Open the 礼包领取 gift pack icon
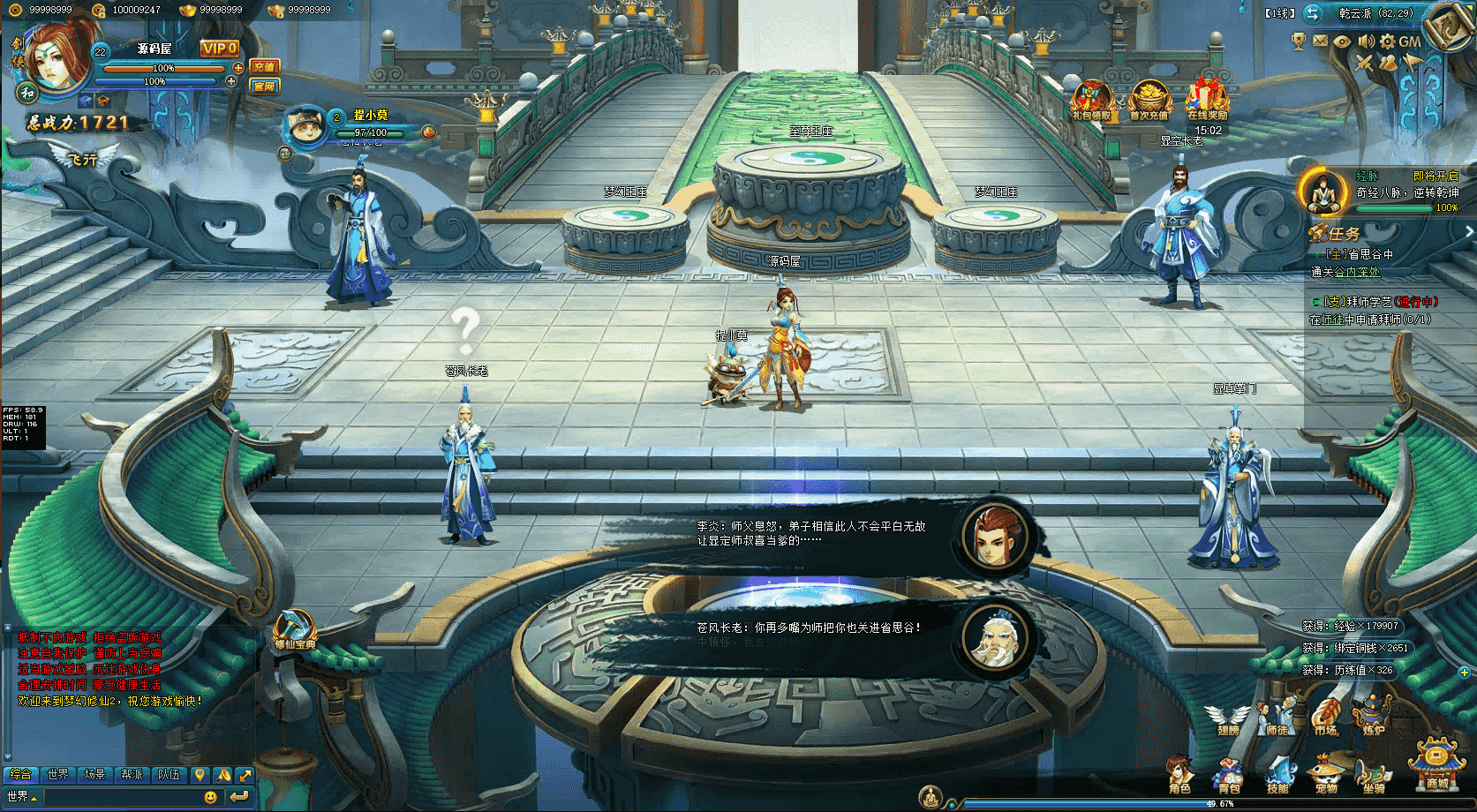Image resolution: width=1477 pixels, height=812 pixels. coord(1091,100)
